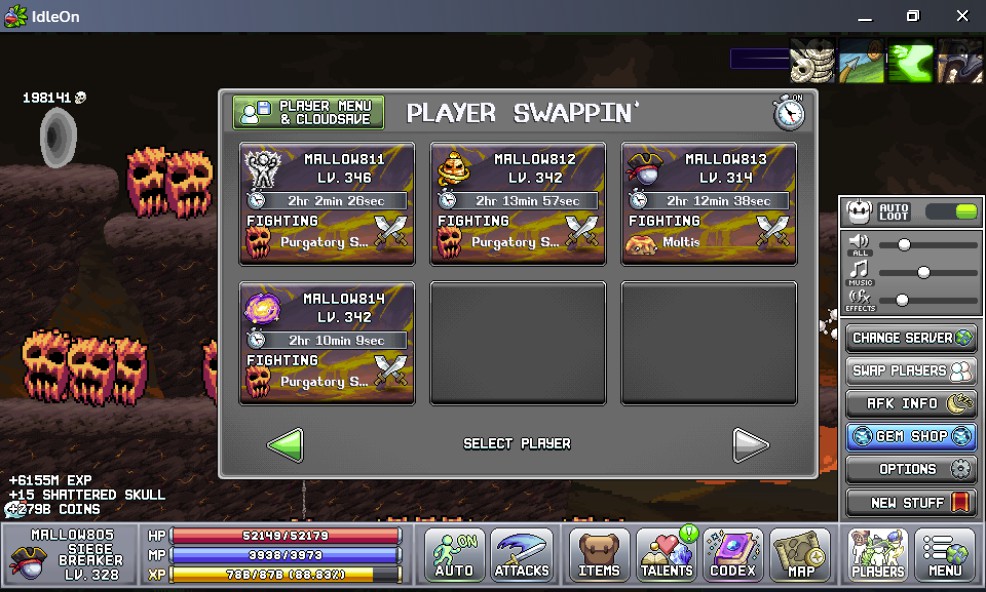
Task: Open the Options settings
Action: tap(910, 469)
